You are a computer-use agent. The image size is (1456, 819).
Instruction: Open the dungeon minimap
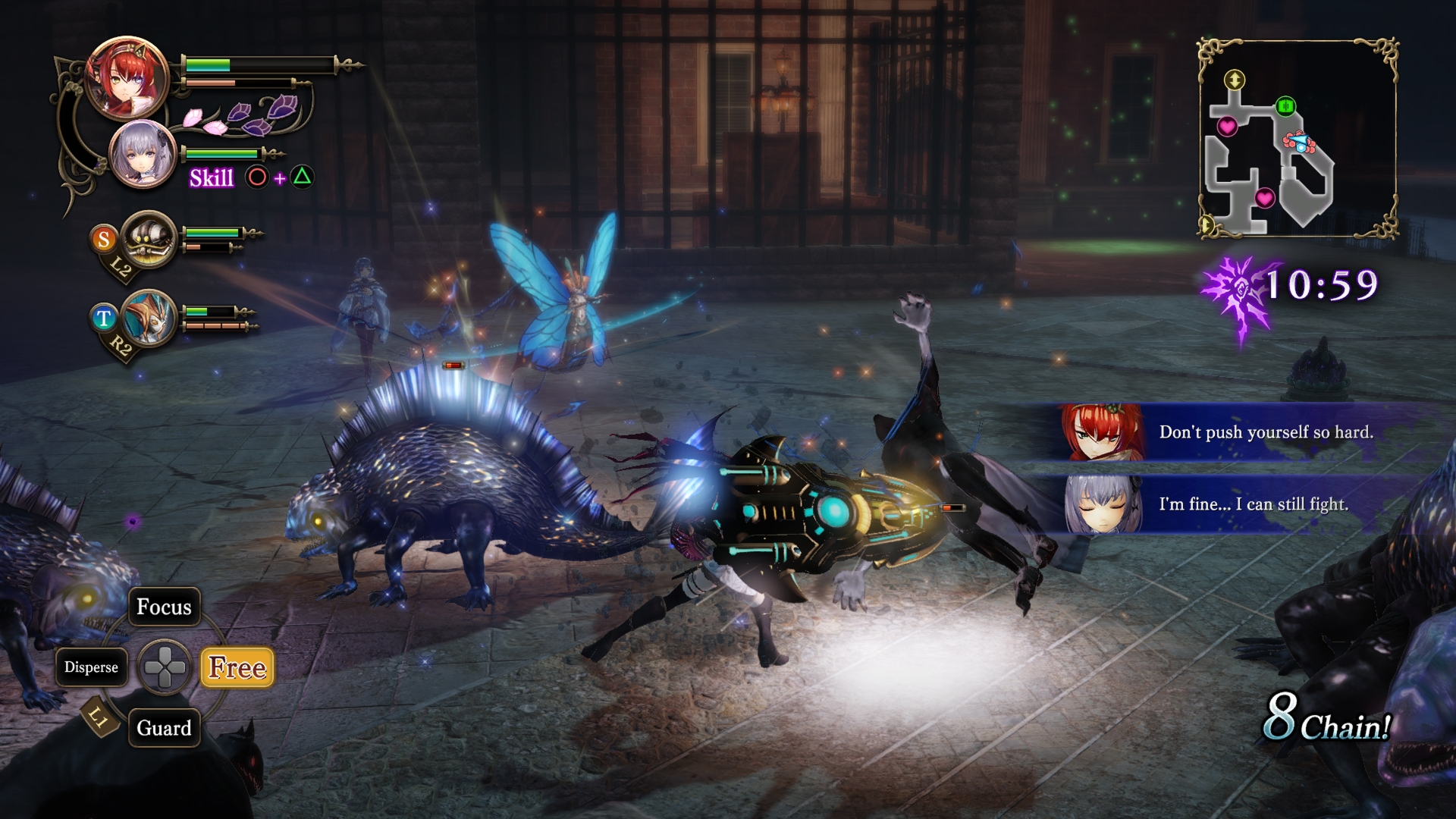point(1298,140)
